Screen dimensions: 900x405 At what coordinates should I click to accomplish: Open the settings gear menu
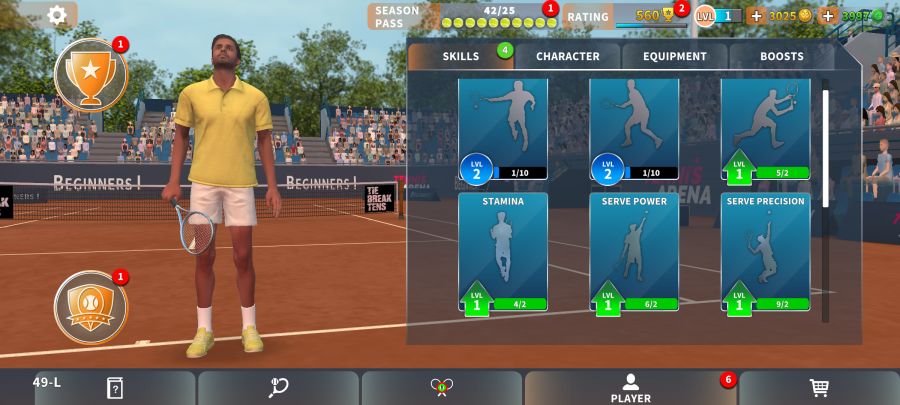pos(57,15)
